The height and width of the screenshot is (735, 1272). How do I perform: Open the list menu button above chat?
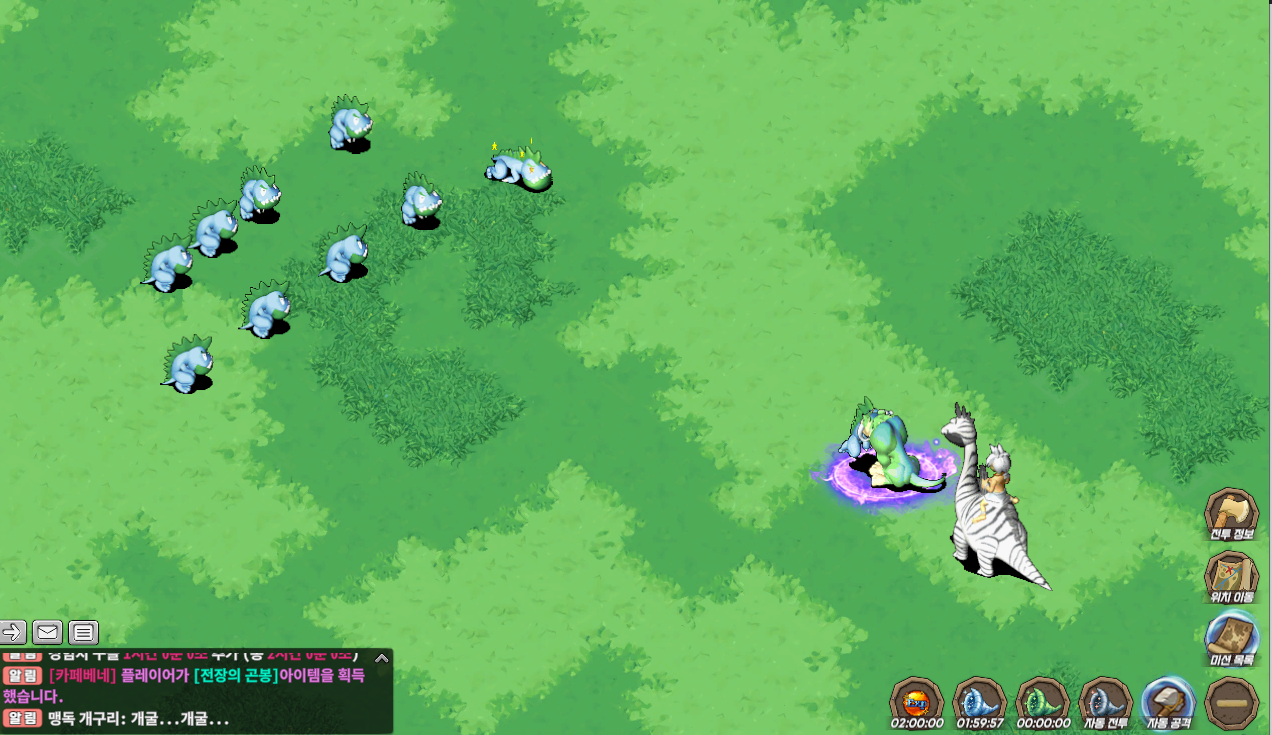pos(84,632)
